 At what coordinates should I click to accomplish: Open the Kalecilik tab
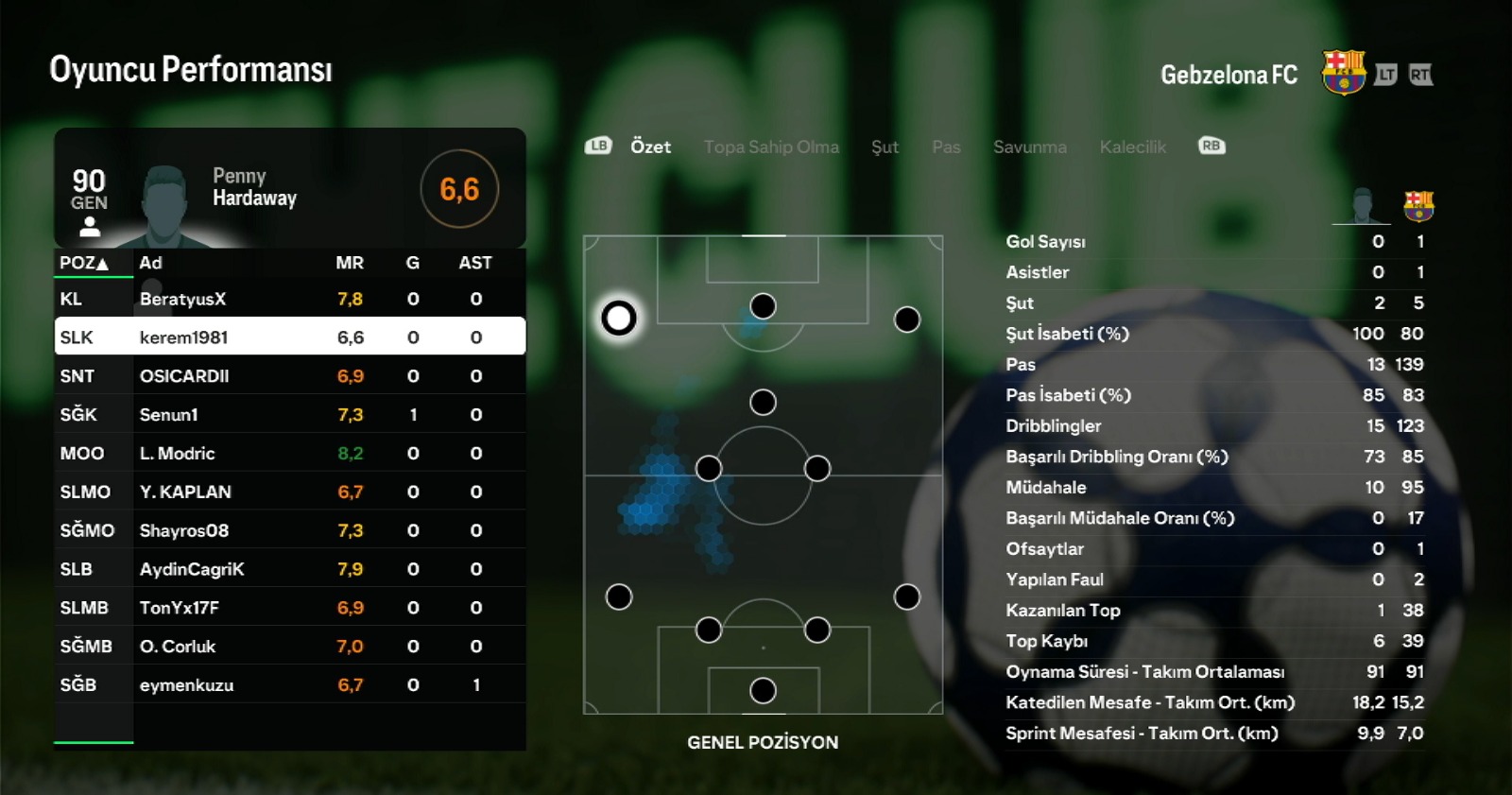coord(1132,147)
